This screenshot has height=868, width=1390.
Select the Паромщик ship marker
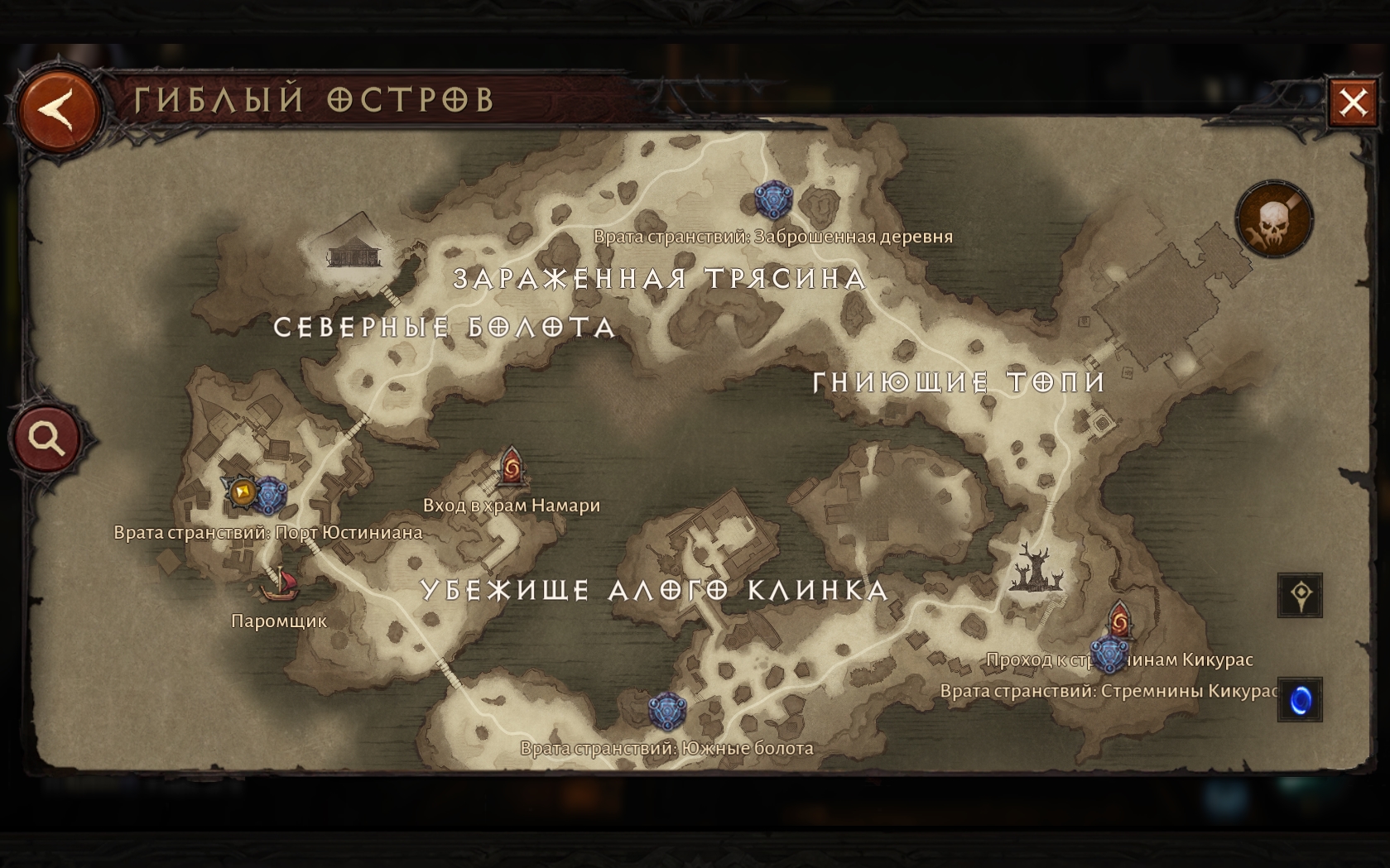(x=280, y=584)
